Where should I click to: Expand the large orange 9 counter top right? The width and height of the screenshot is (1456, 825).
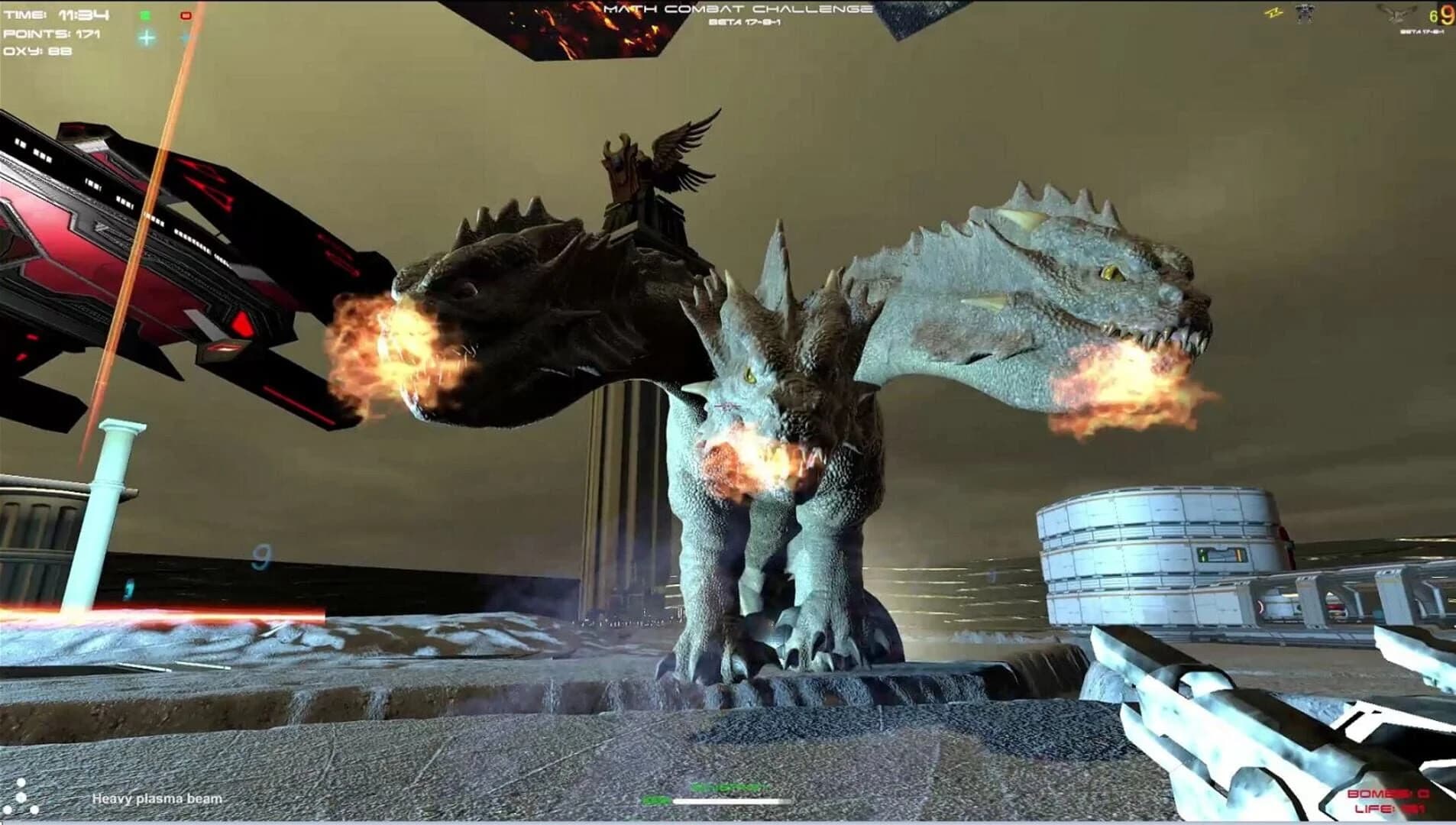point(1446,15)
